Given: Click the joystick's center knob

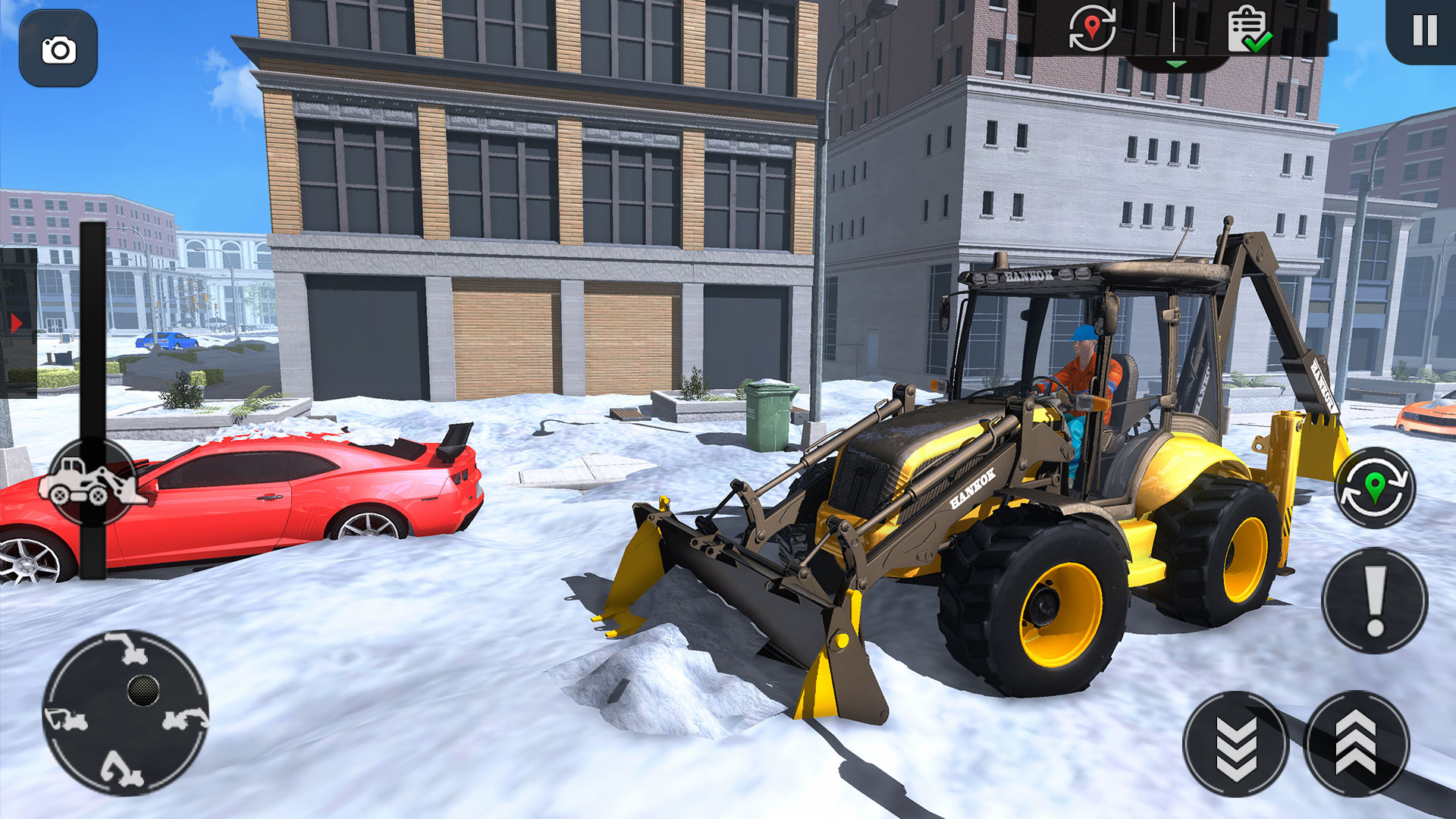Looking at the screenshot, I should (x=143, y=690).
